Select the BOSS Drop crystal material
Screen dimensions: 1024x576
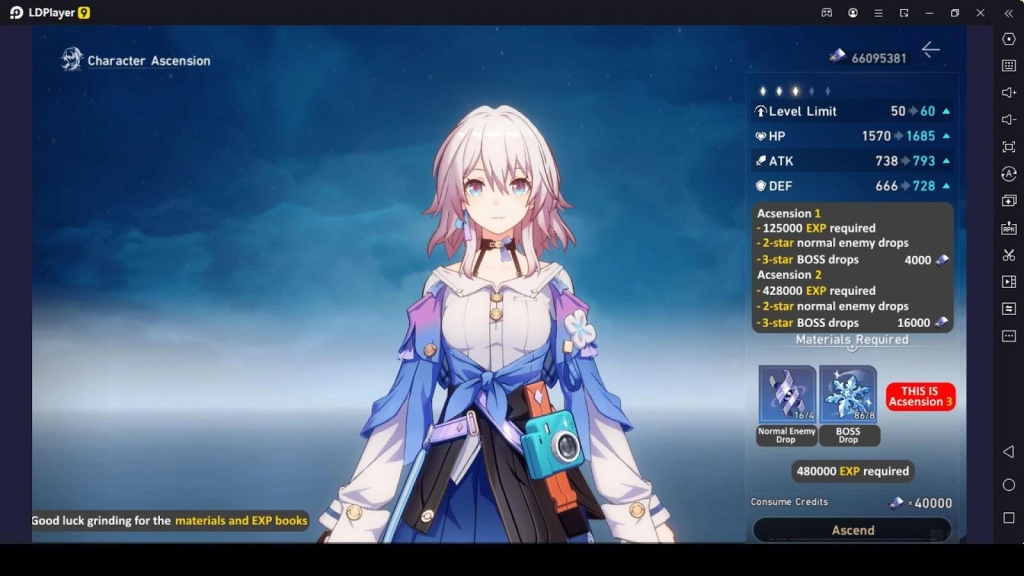[848, 394]
